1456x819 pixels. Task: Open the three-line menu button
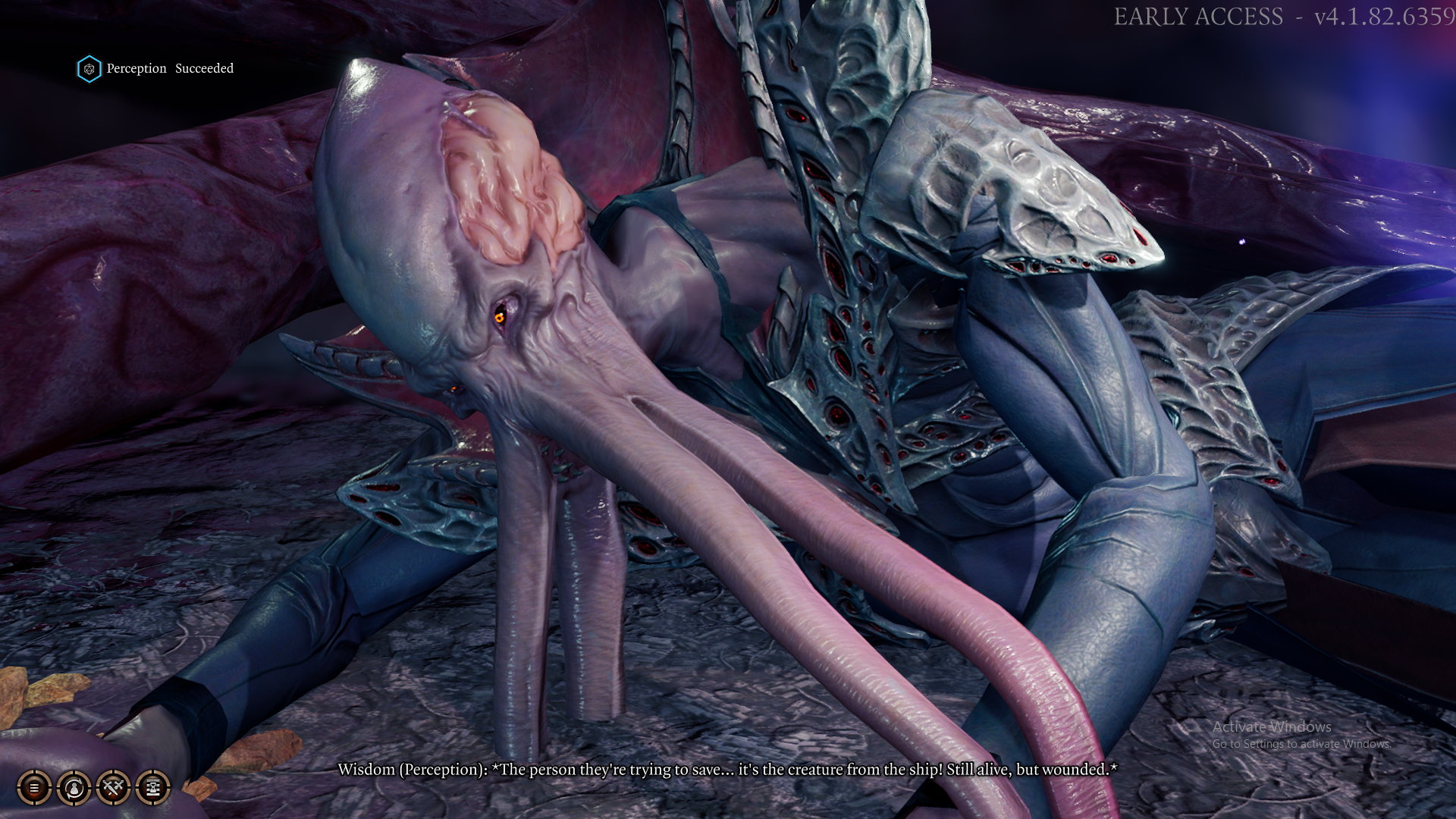coord(34,788)
